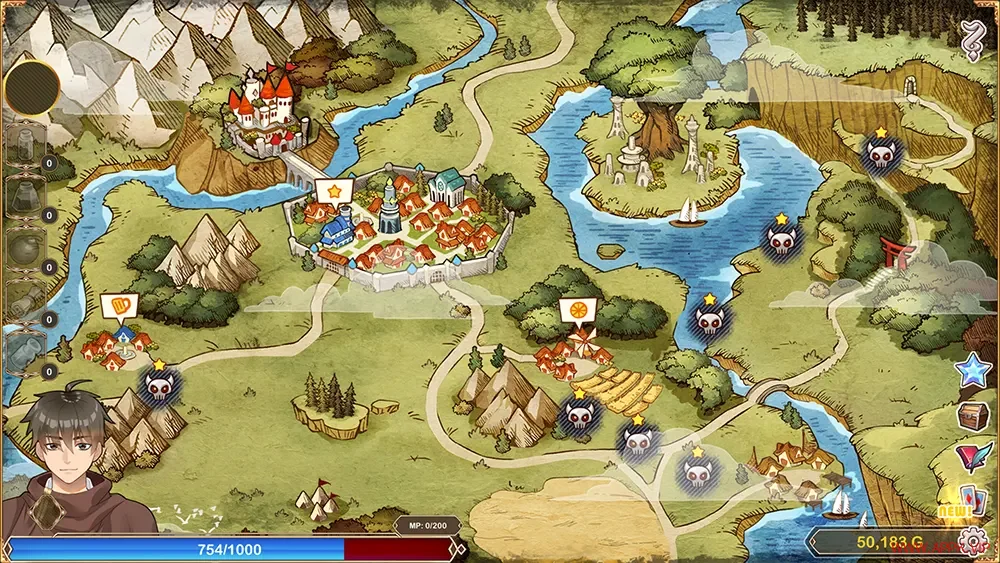Click the red and blue feather icon
The image size is (1000, 563).
969,457
